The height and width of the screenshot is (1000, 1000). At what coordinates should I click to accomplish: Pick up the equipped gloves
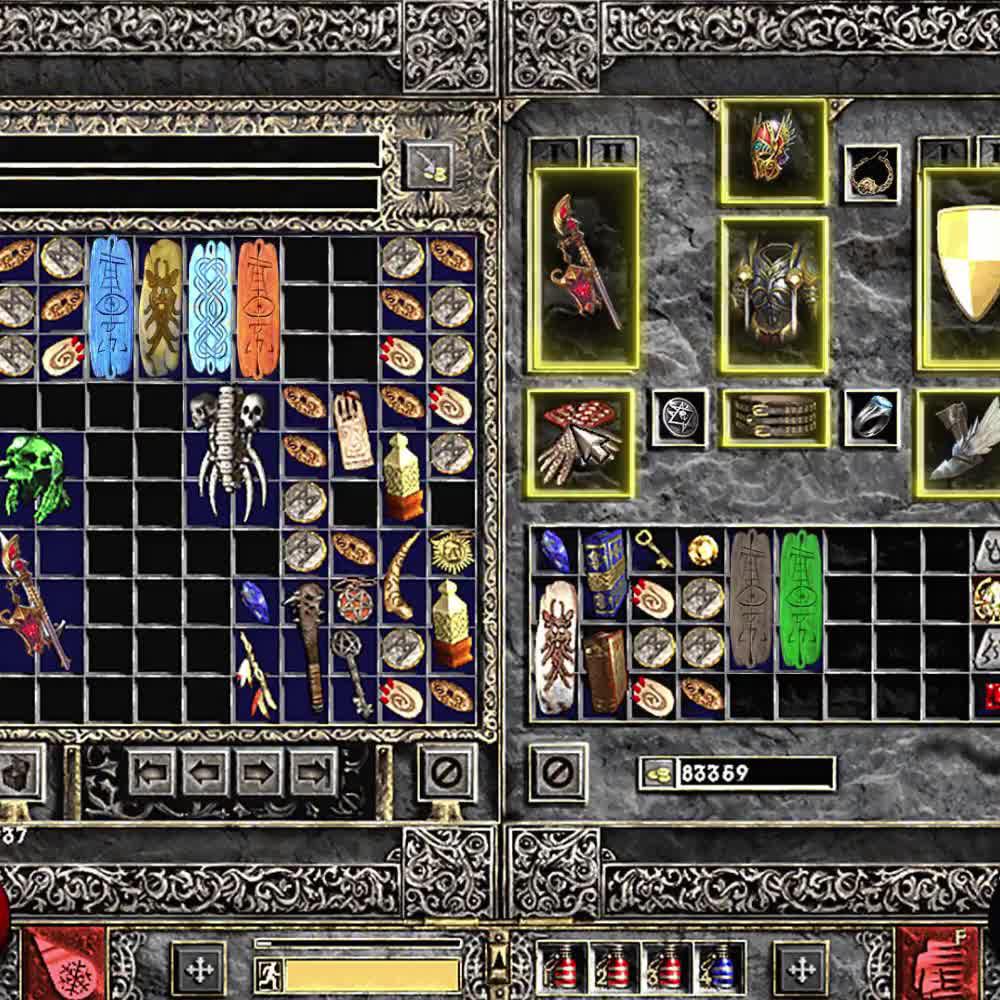(x=580, y=443)
